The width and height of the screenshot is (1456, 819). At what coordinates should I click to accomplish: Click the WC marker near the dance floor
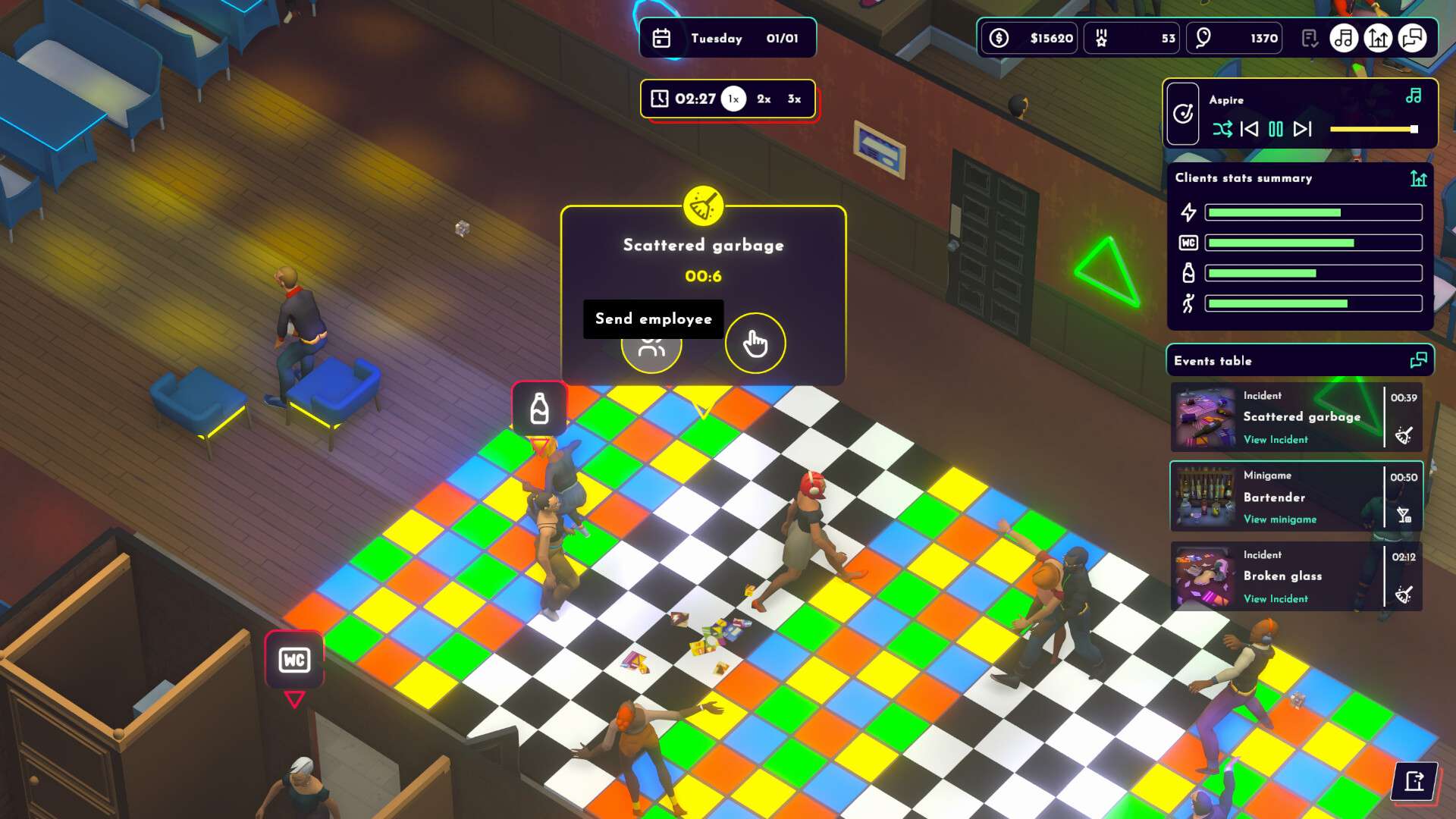(x=294, y=659)
